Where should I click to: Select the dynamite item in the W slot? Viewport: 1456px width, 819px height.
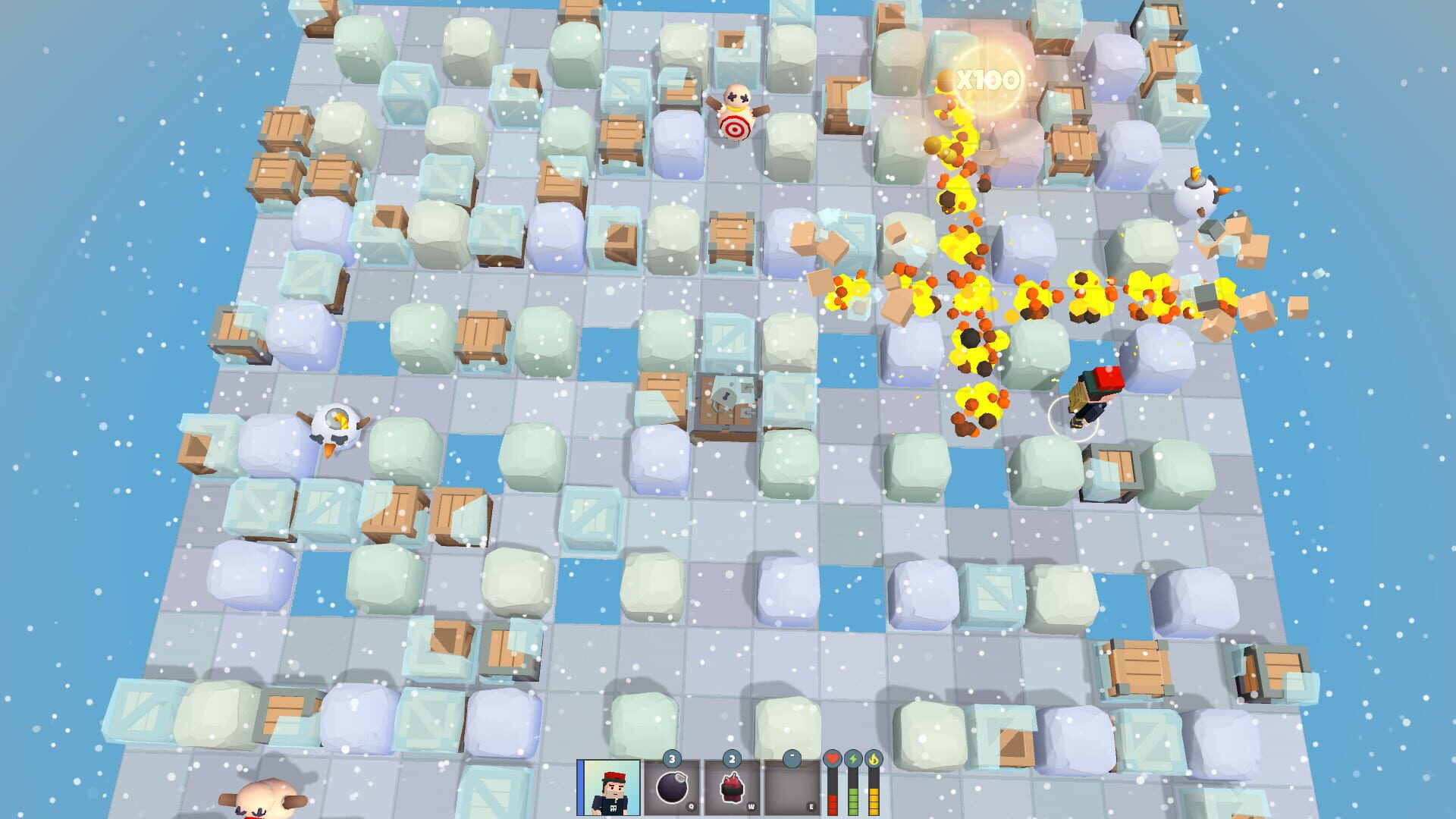pos(733,787)
